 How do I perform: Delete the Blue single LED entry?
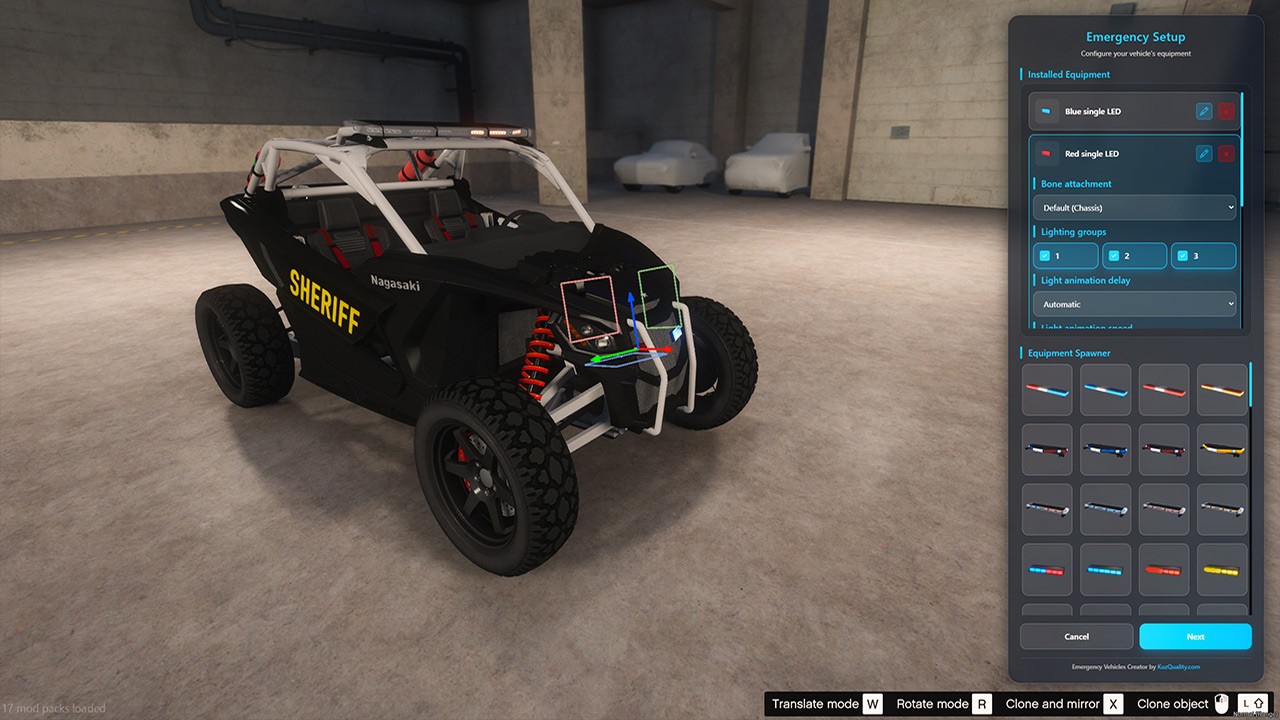click(x=1226, y=111)
